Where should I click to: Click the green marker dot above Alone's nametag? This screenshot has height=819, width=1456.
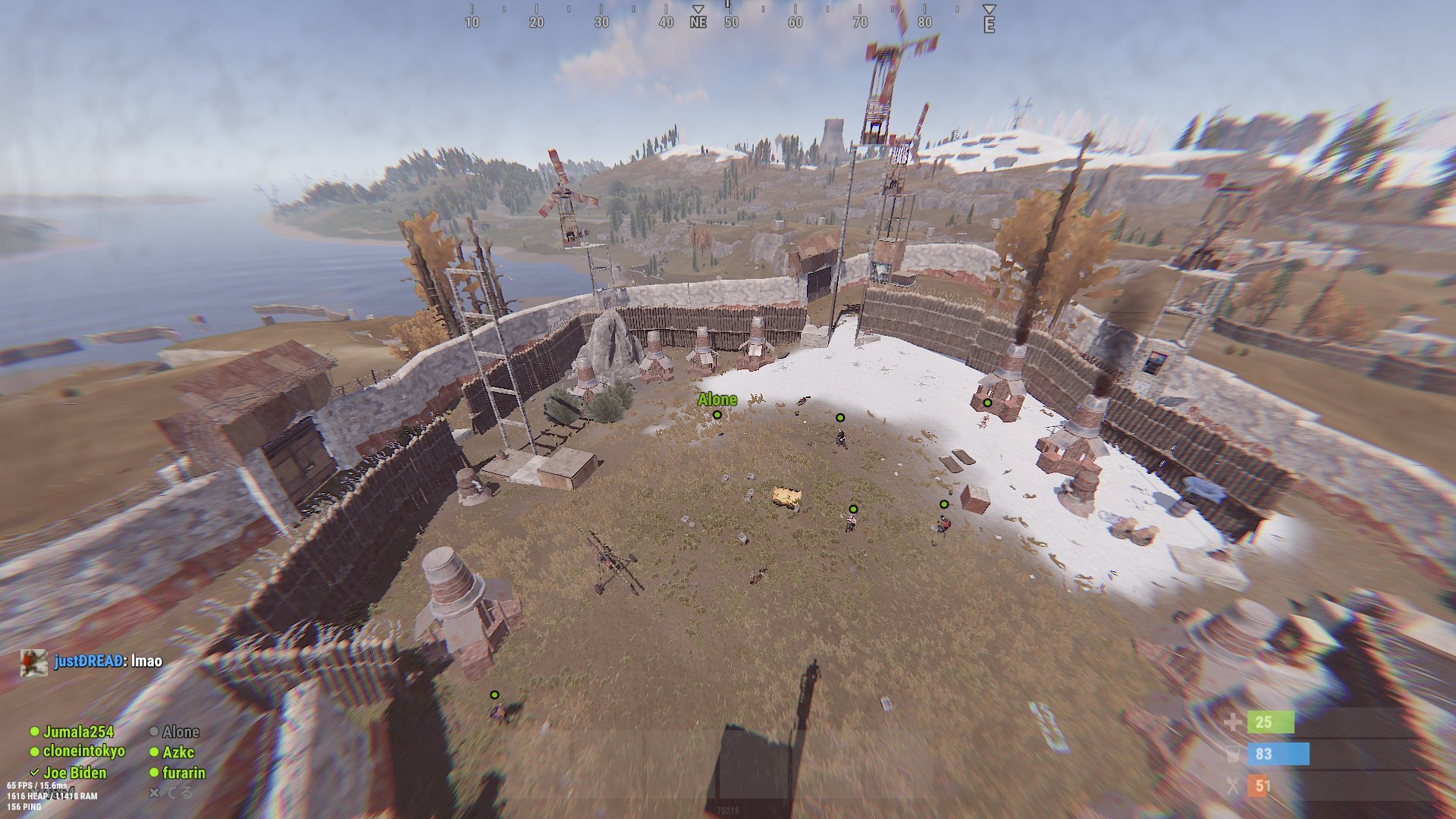click(x=717, y=416)
